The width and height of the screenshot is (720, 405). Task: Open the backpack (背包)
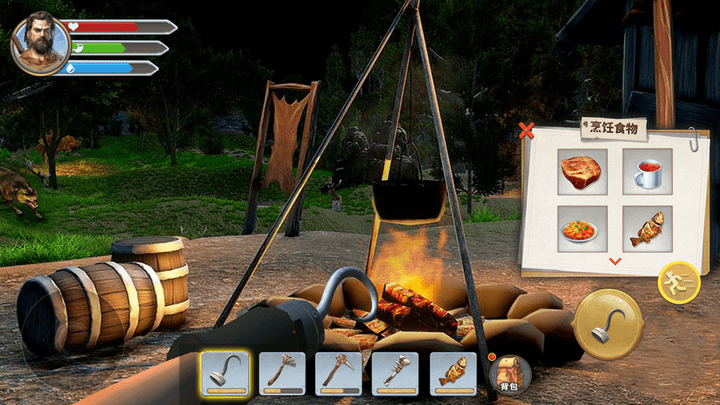pos(510,374)
